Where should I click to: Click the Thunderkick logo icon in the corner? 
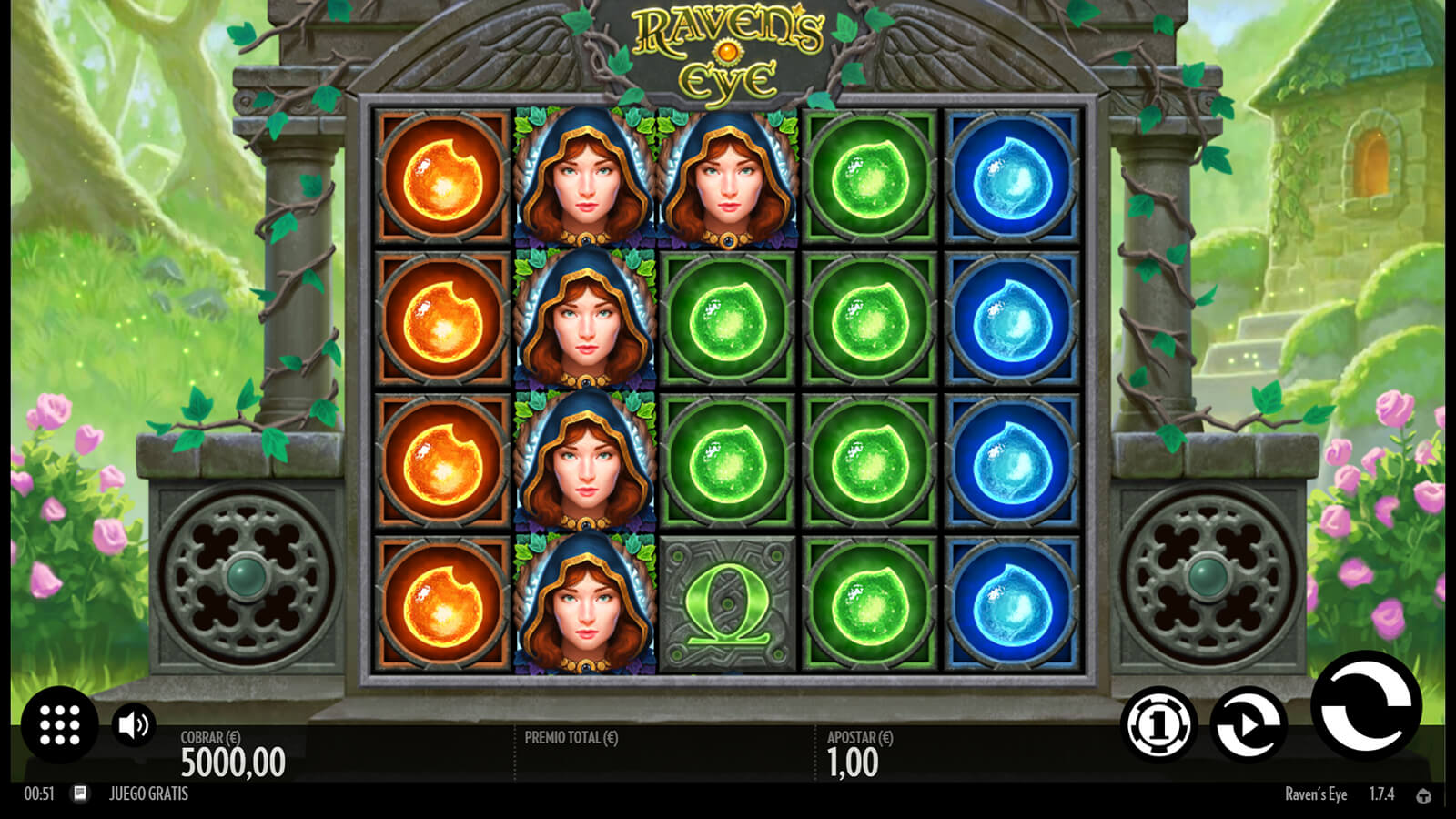point(1423,795)
